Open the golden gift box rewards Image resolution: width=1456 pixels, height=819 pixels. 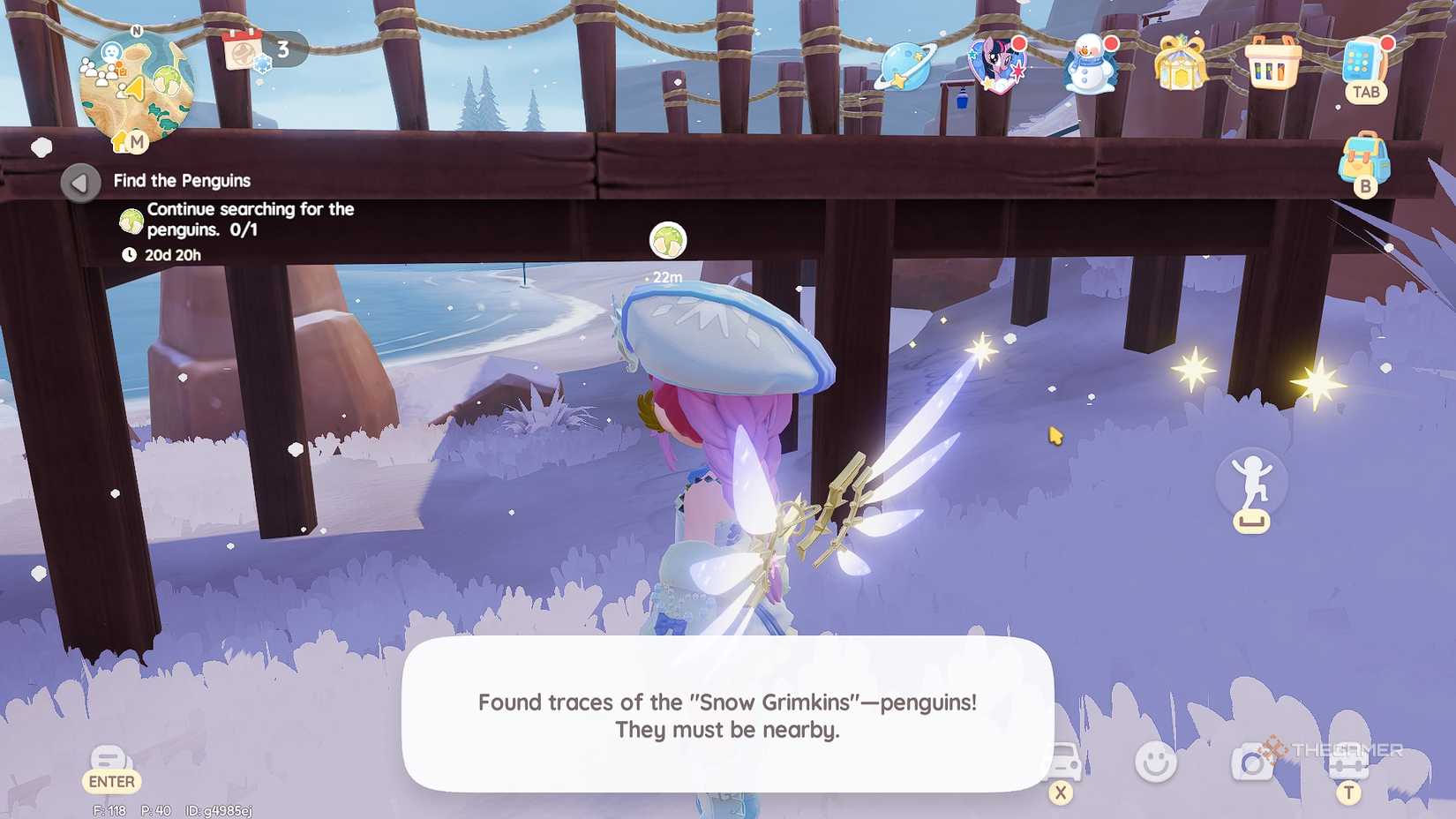1179,64
